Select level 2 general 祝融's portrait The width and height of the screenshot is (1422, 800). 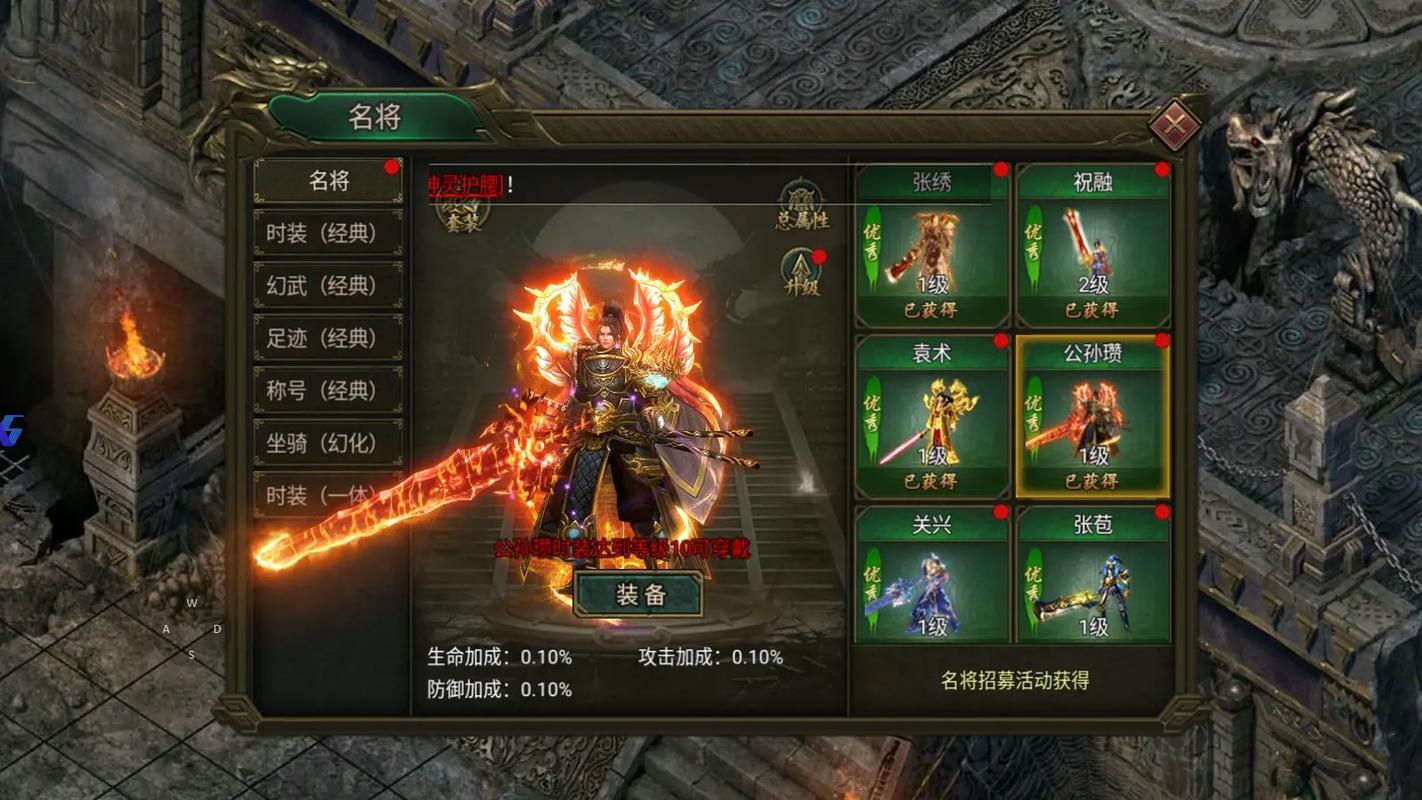click(1091, 245)
